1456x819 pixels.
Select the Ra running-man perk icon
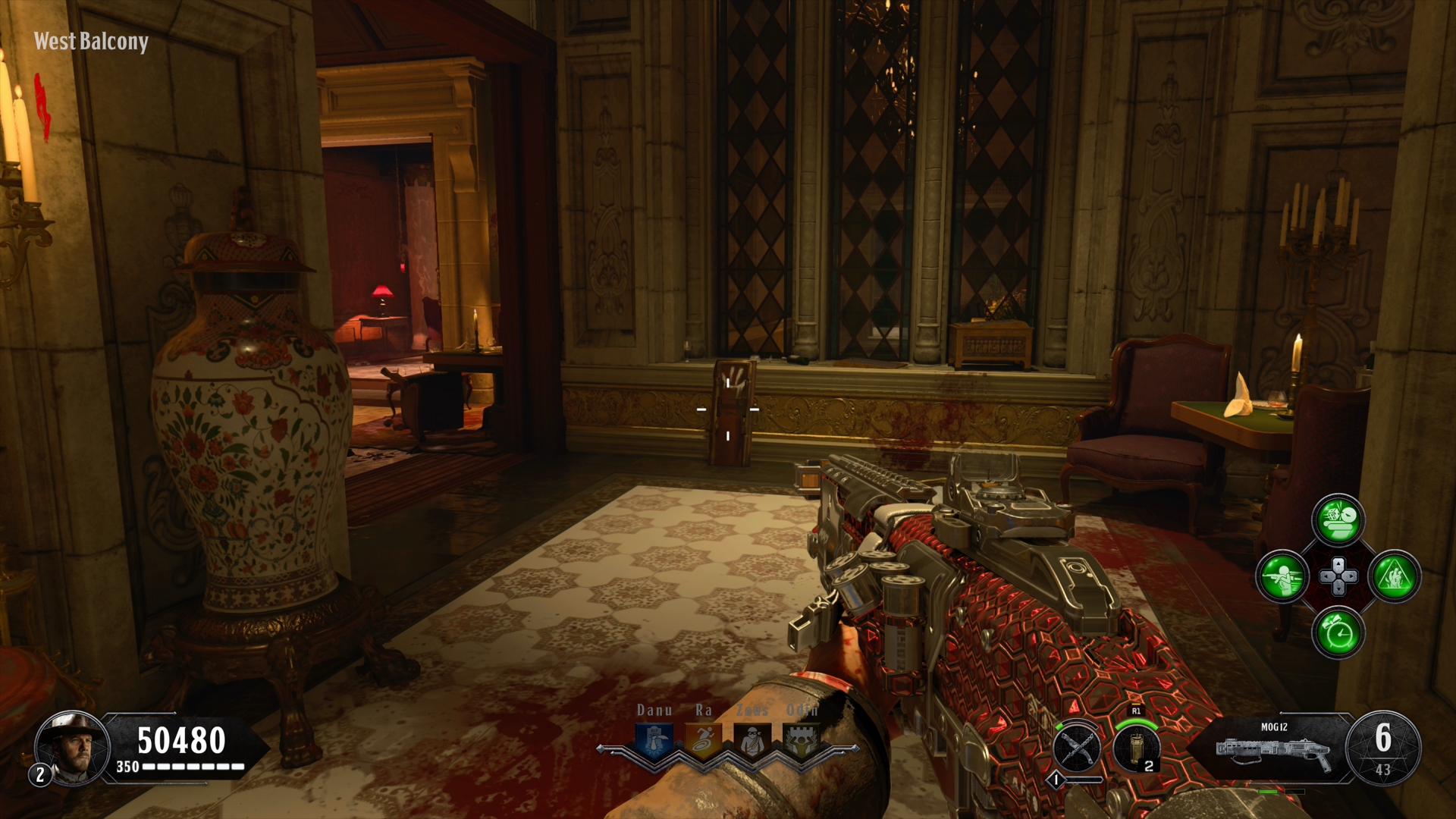coord(703,740)
